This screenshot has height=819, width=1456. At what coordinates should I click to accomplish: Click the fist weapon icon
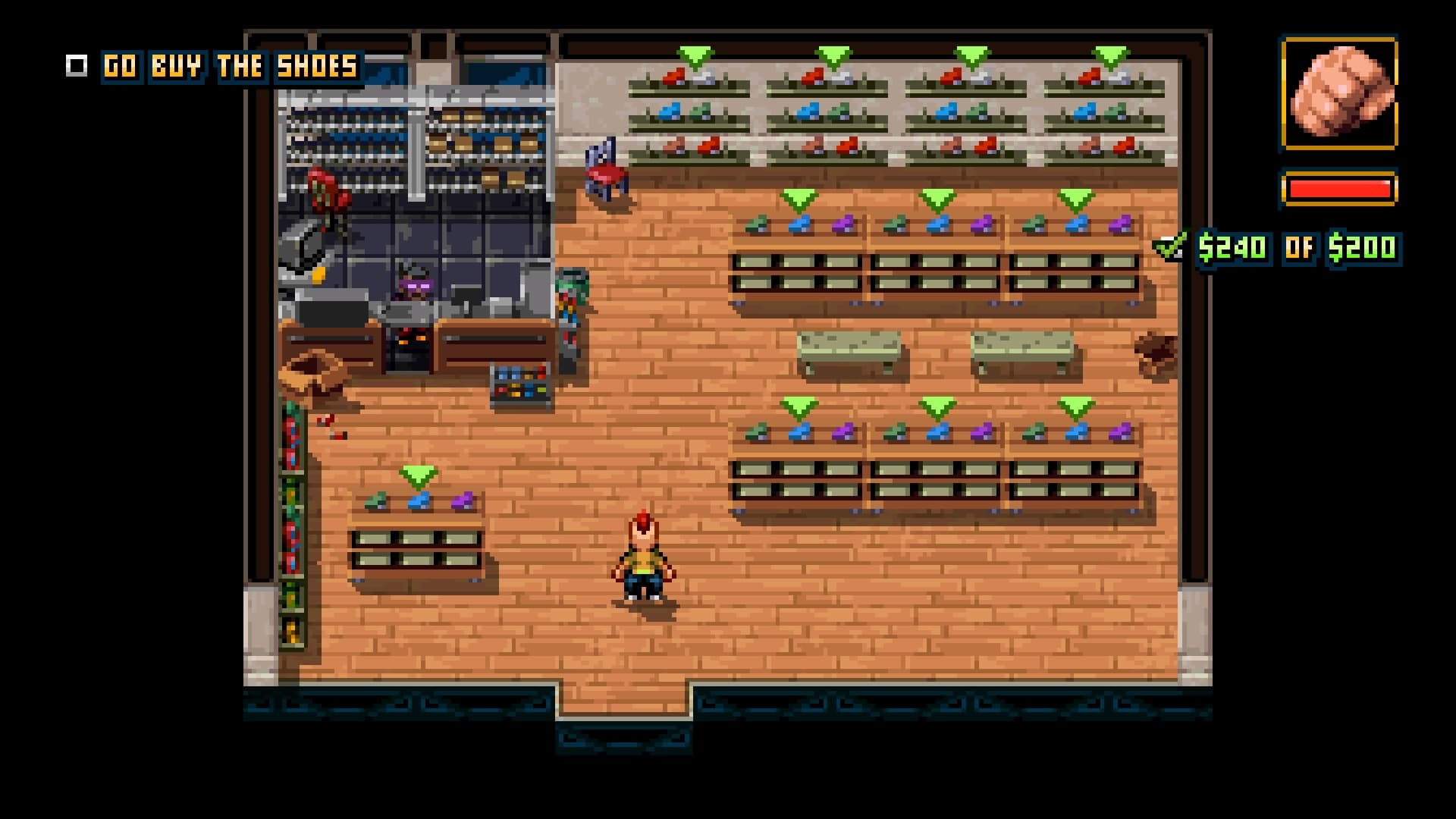1339,93
